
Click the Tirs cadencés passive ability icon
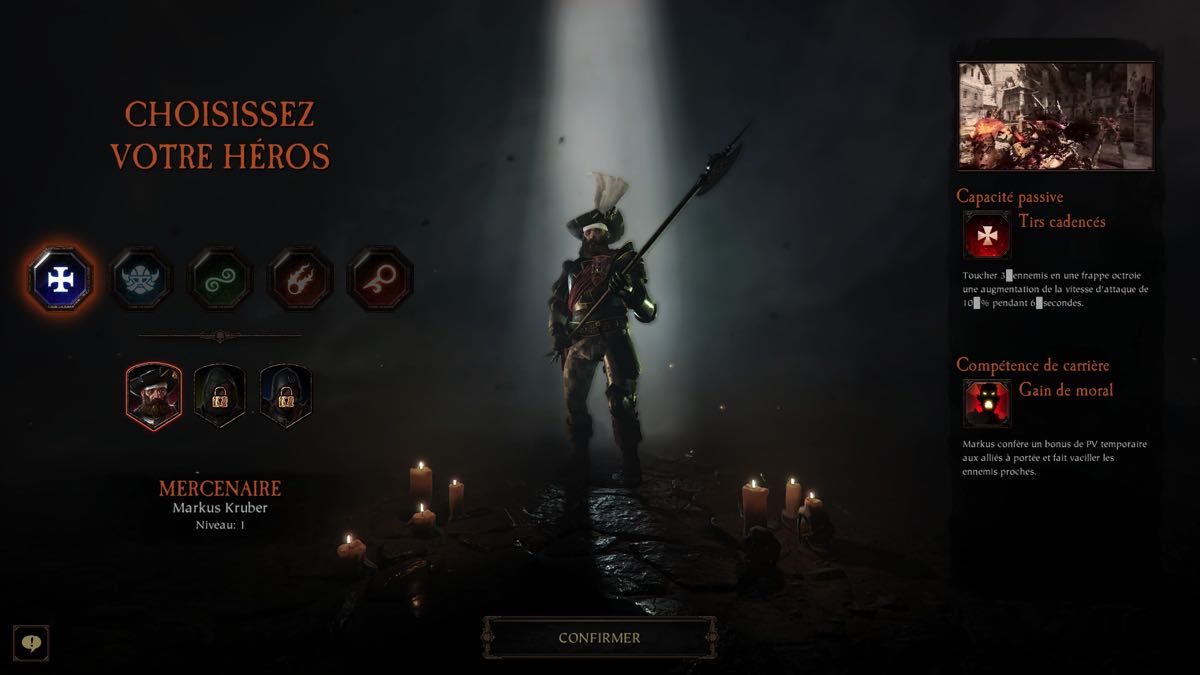pos(986,235)
